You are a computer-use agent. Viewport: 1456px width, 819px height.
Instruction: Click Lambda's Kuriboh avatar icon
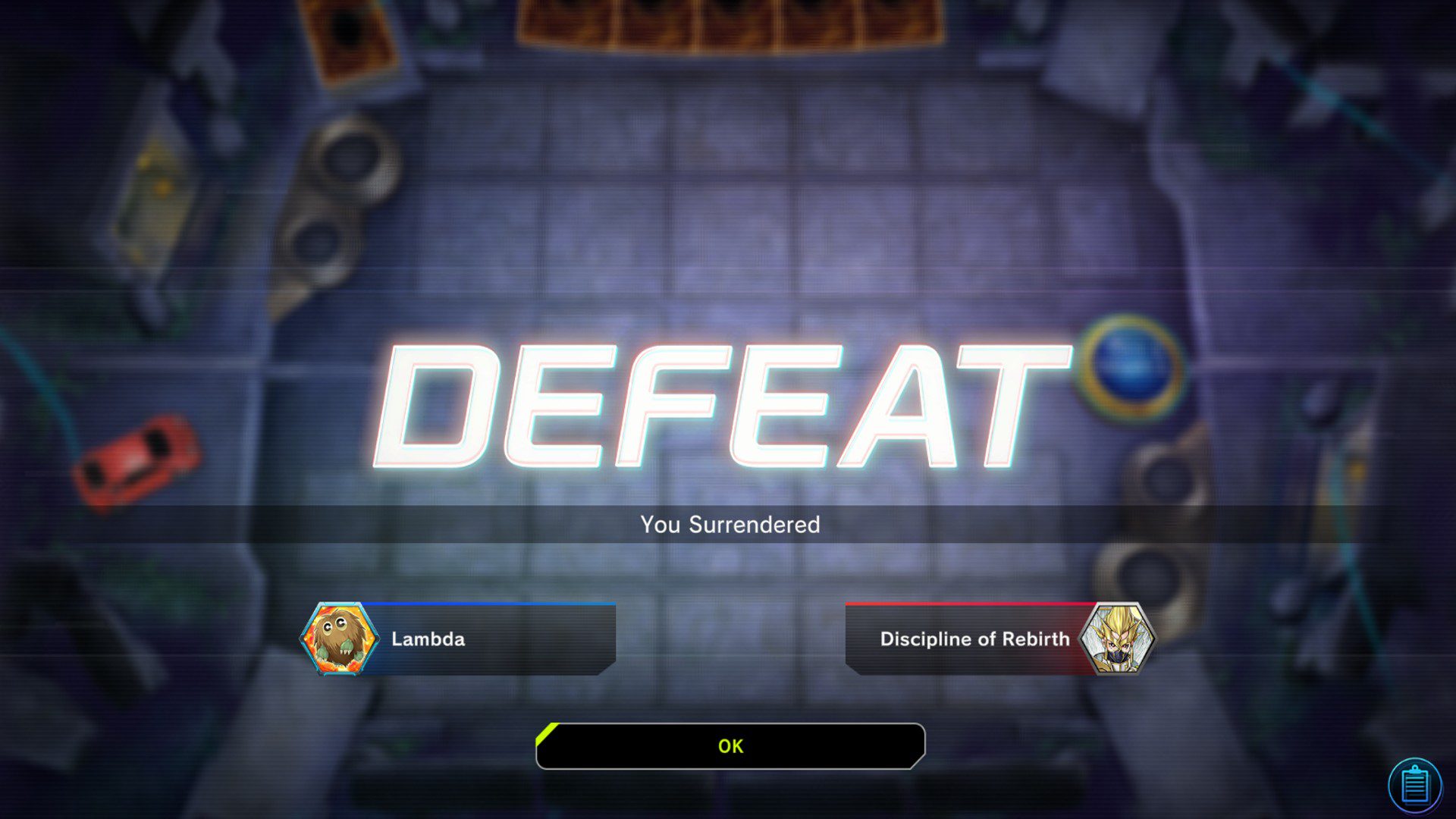tap(342, 639)
